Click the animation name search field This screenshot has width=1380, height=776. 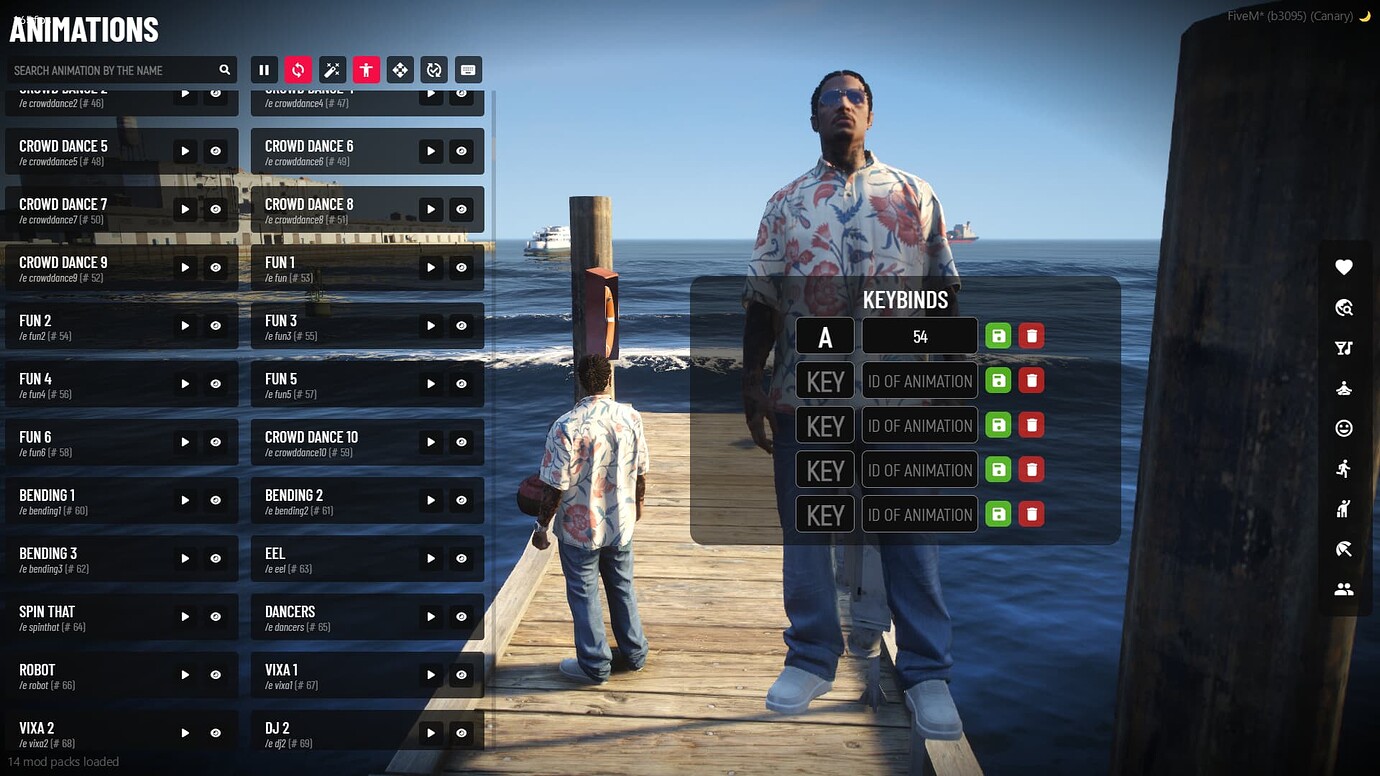pyautogui.click(x=115, y=70)
